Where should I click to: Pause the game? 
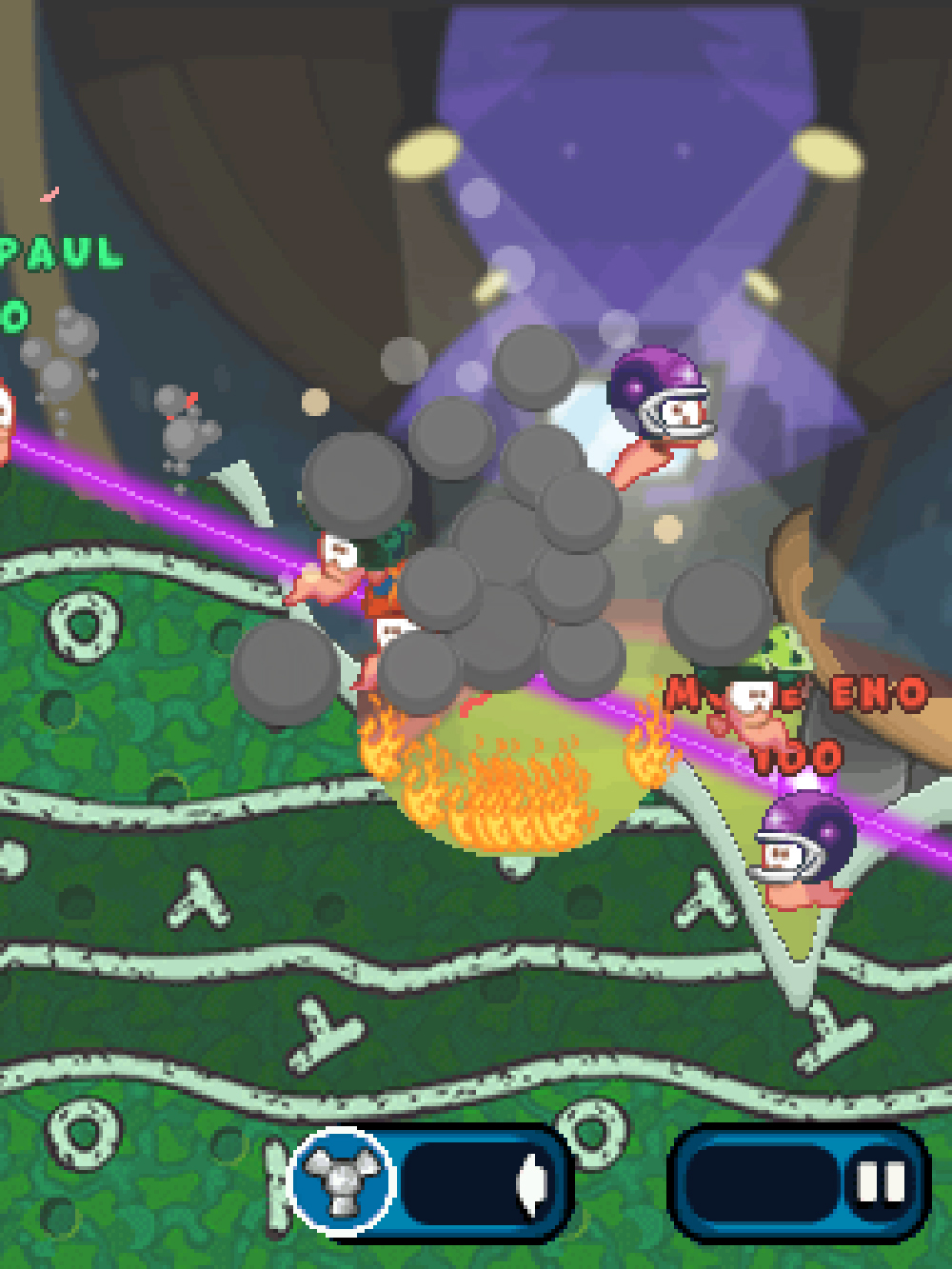point(881,1183)
